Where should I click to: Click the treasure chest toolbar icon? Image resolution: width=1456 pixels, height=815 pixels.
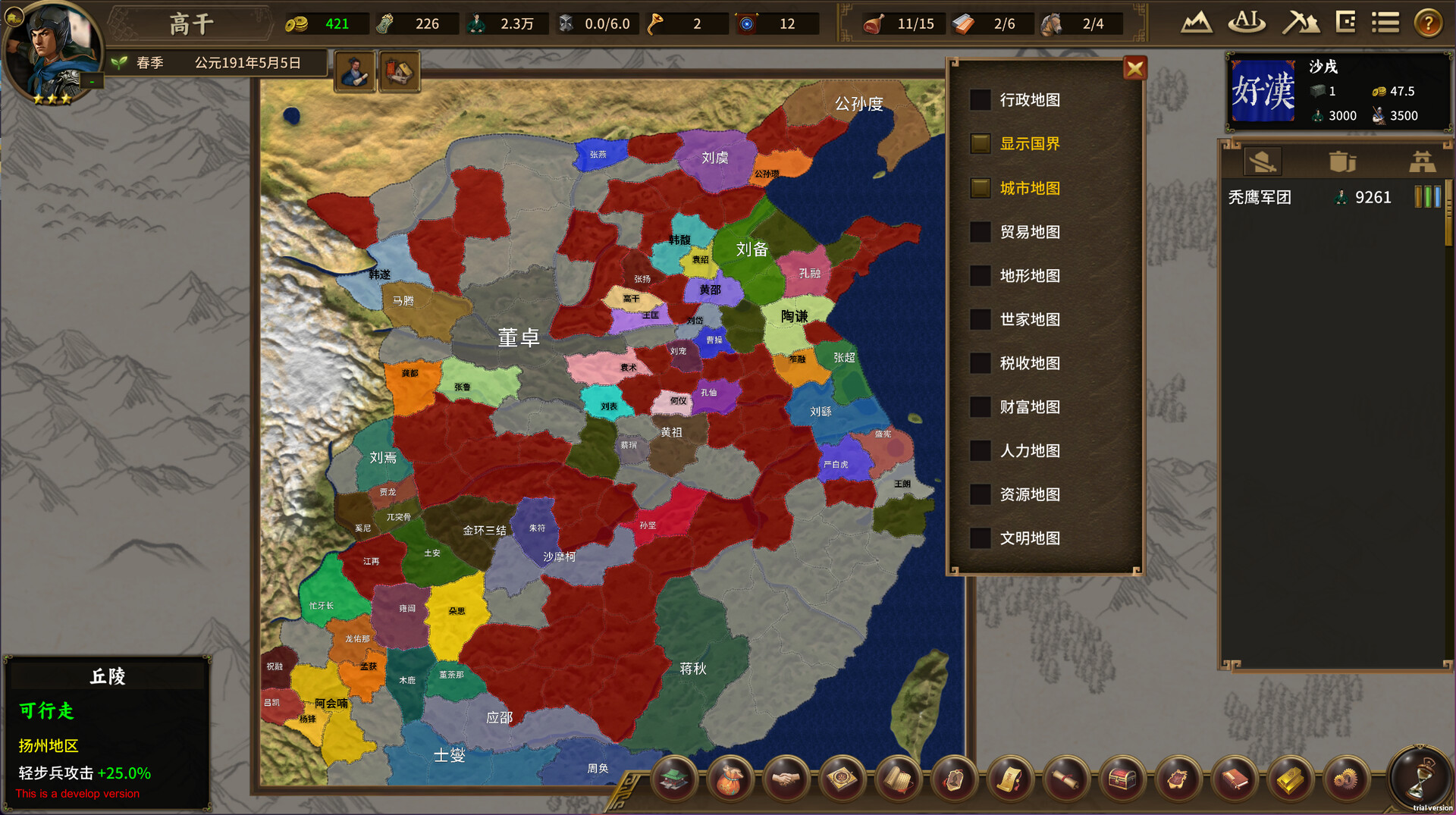(1122, 779)
